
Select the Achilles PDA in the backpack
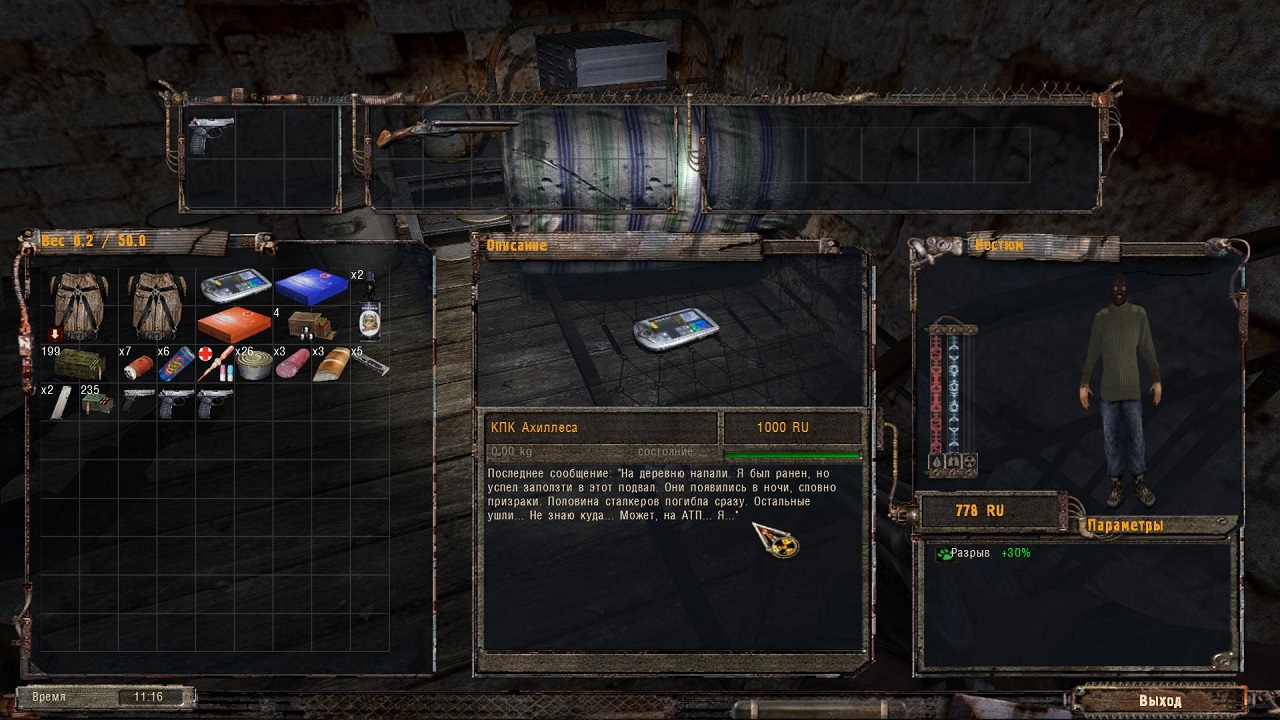tap(235, 288)
